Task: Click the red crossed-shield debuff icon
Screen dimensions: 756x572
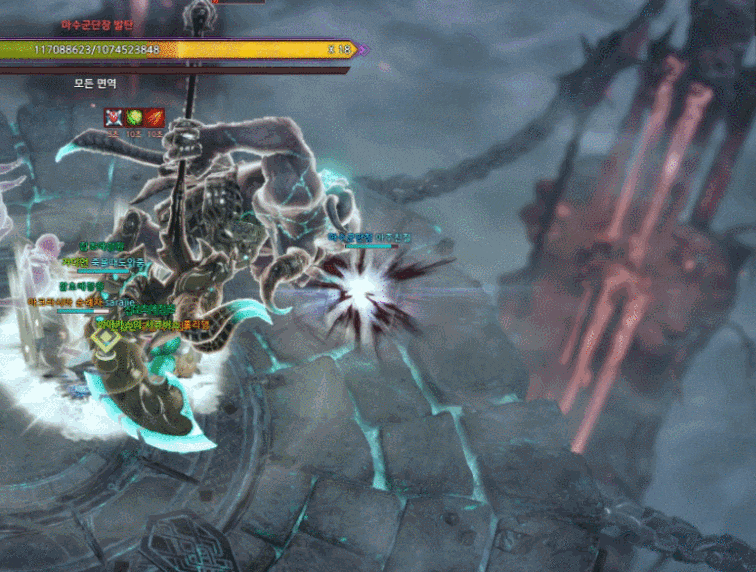Action: click(x=113, y=118)
